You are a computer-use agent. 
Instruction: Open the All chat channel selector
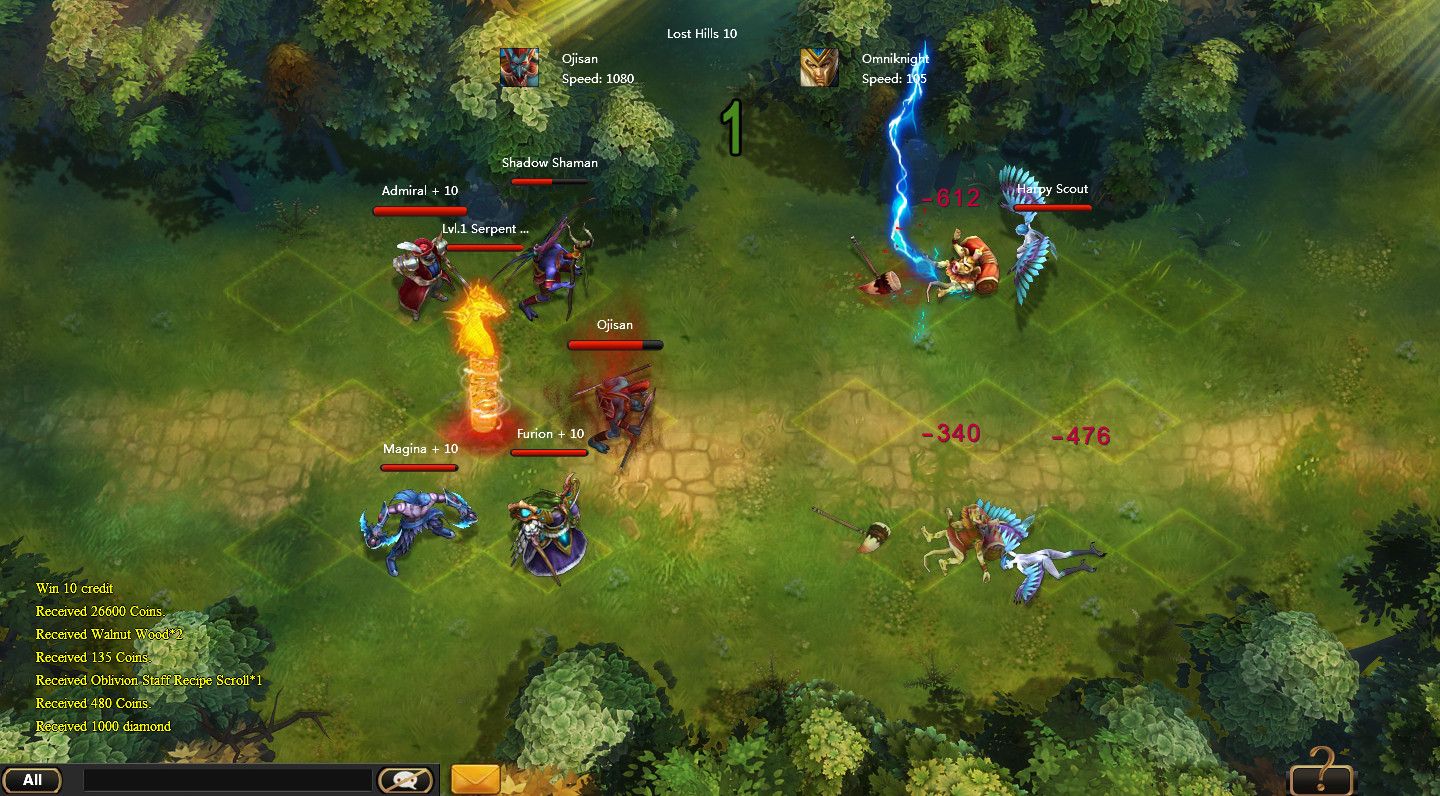tap(33, 777)
